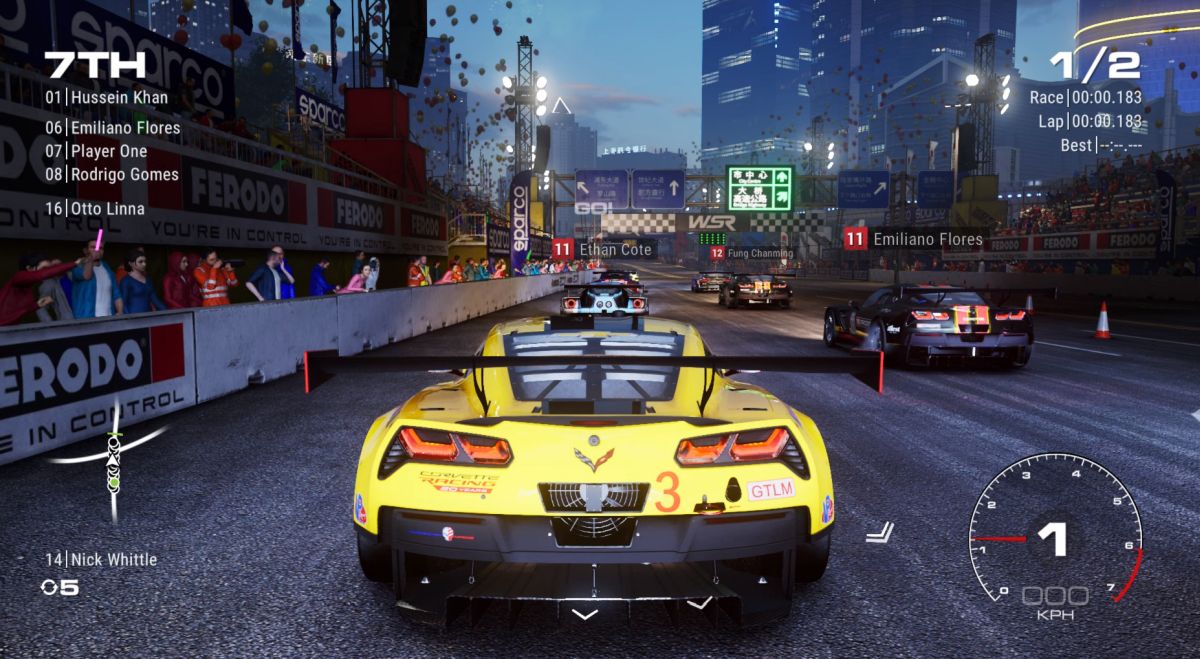Choose the Player One standings row
This screenshot has height=659, width=1200.
96,151
